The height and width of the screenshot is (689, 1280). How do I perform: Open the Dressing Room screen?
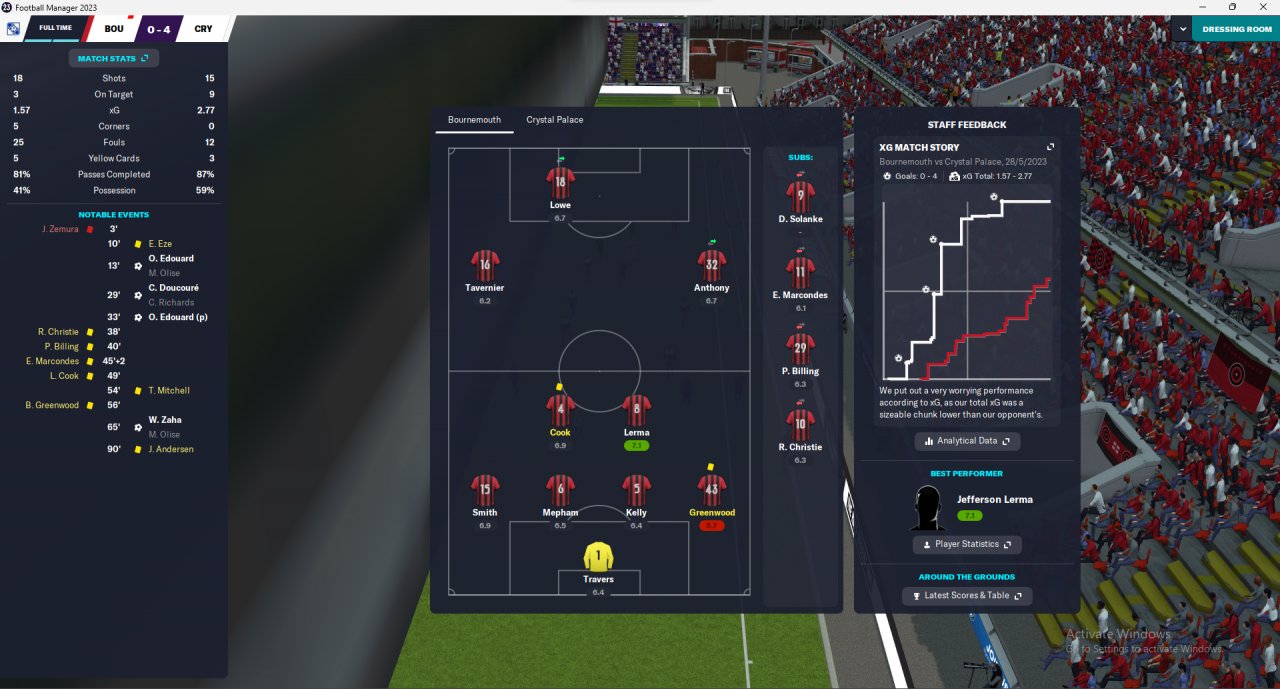click(1236, 29)
